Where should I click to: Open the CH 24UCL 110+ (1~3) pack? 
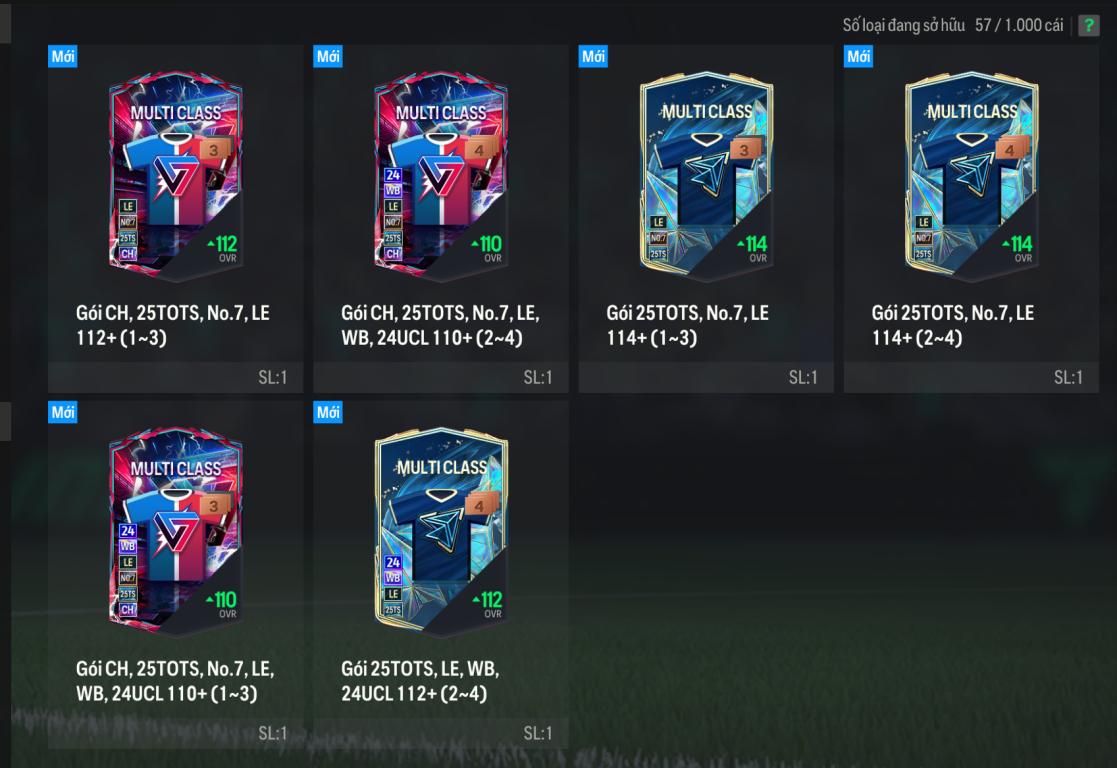point(176,535)
